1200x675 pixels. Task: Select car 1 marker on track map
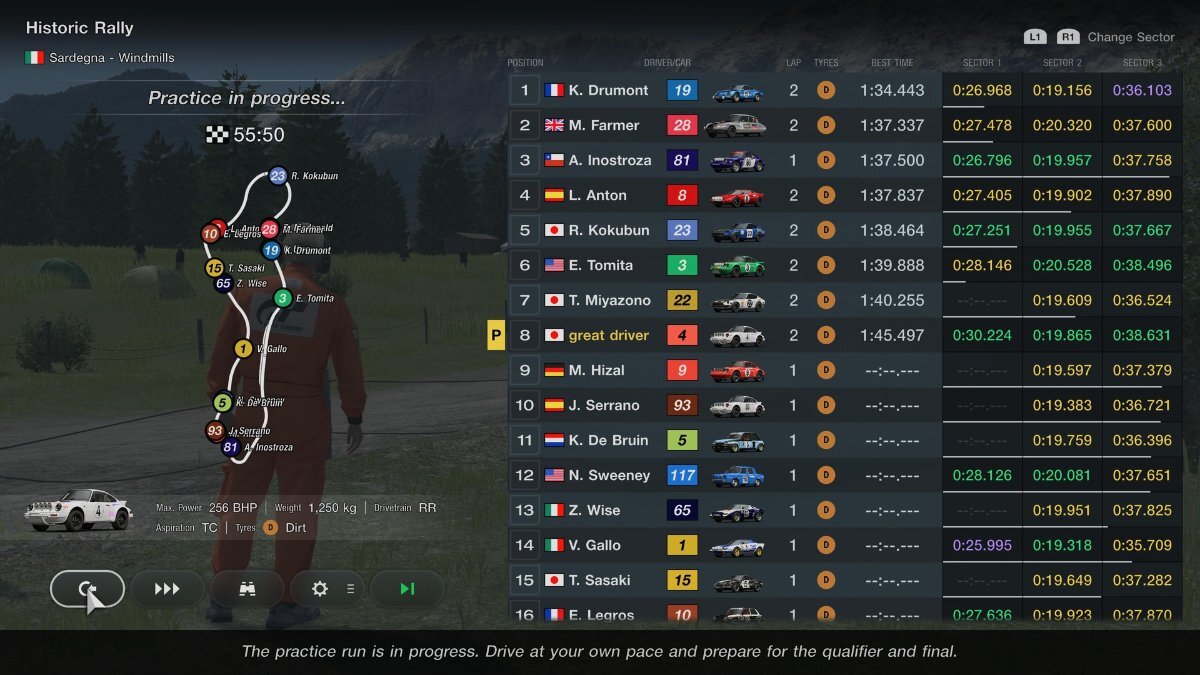click(243, 348)
